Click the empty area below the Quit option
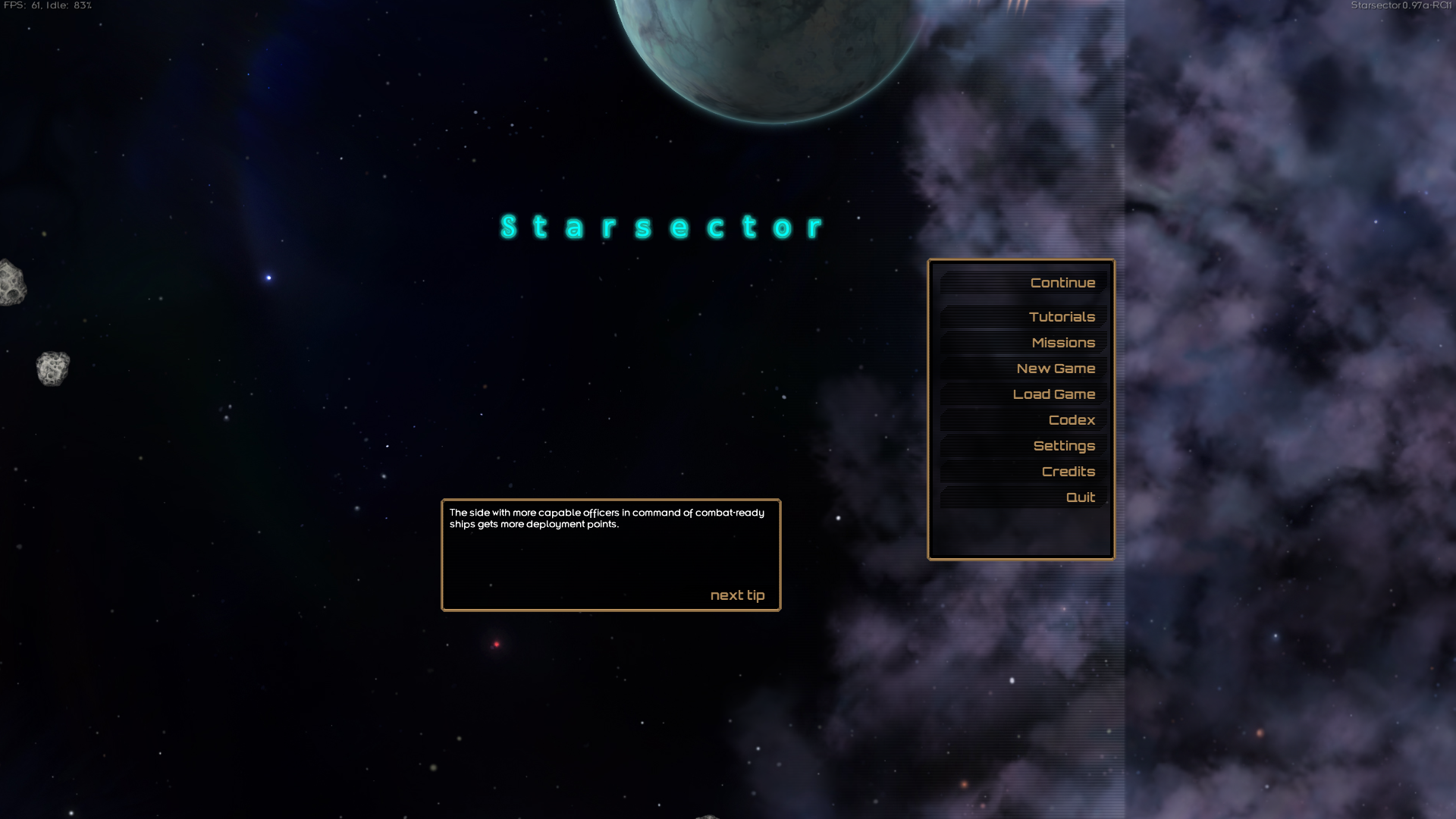Image resolution: width=1456 pixels, height=819 pixels. (x=1020, y=531)
